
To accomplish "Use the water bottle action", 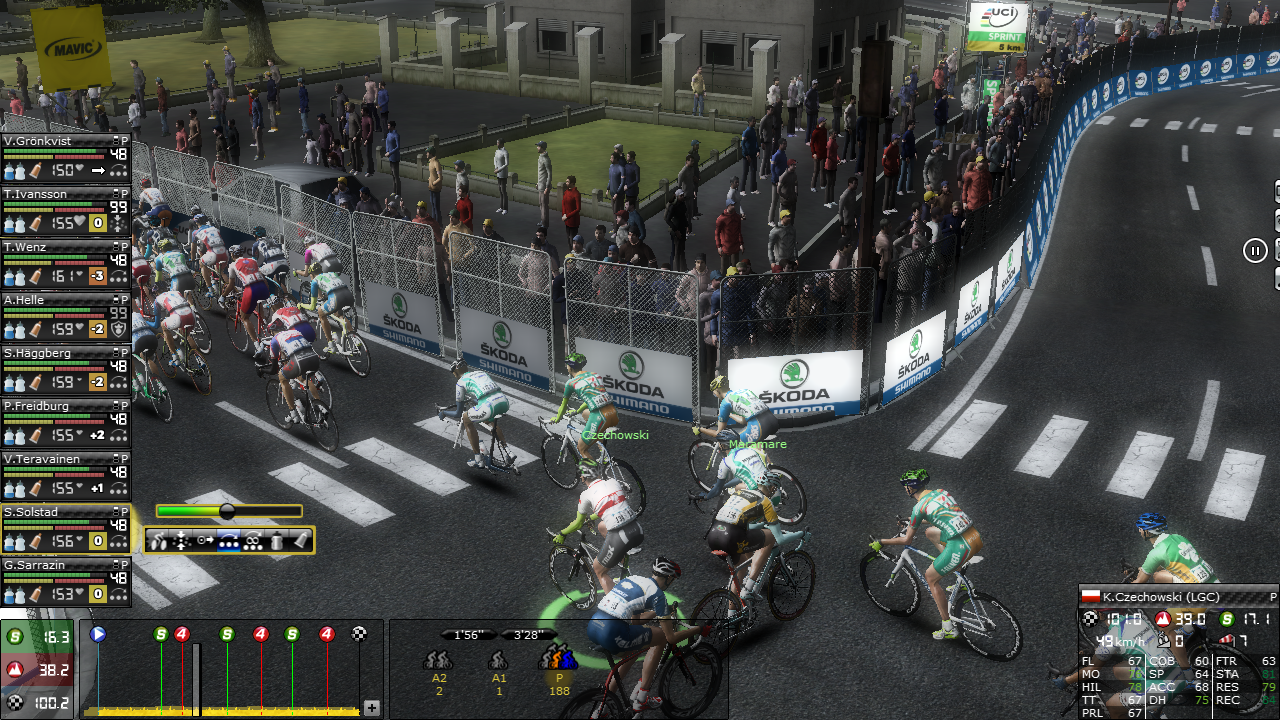I will (x=277, y=541).
